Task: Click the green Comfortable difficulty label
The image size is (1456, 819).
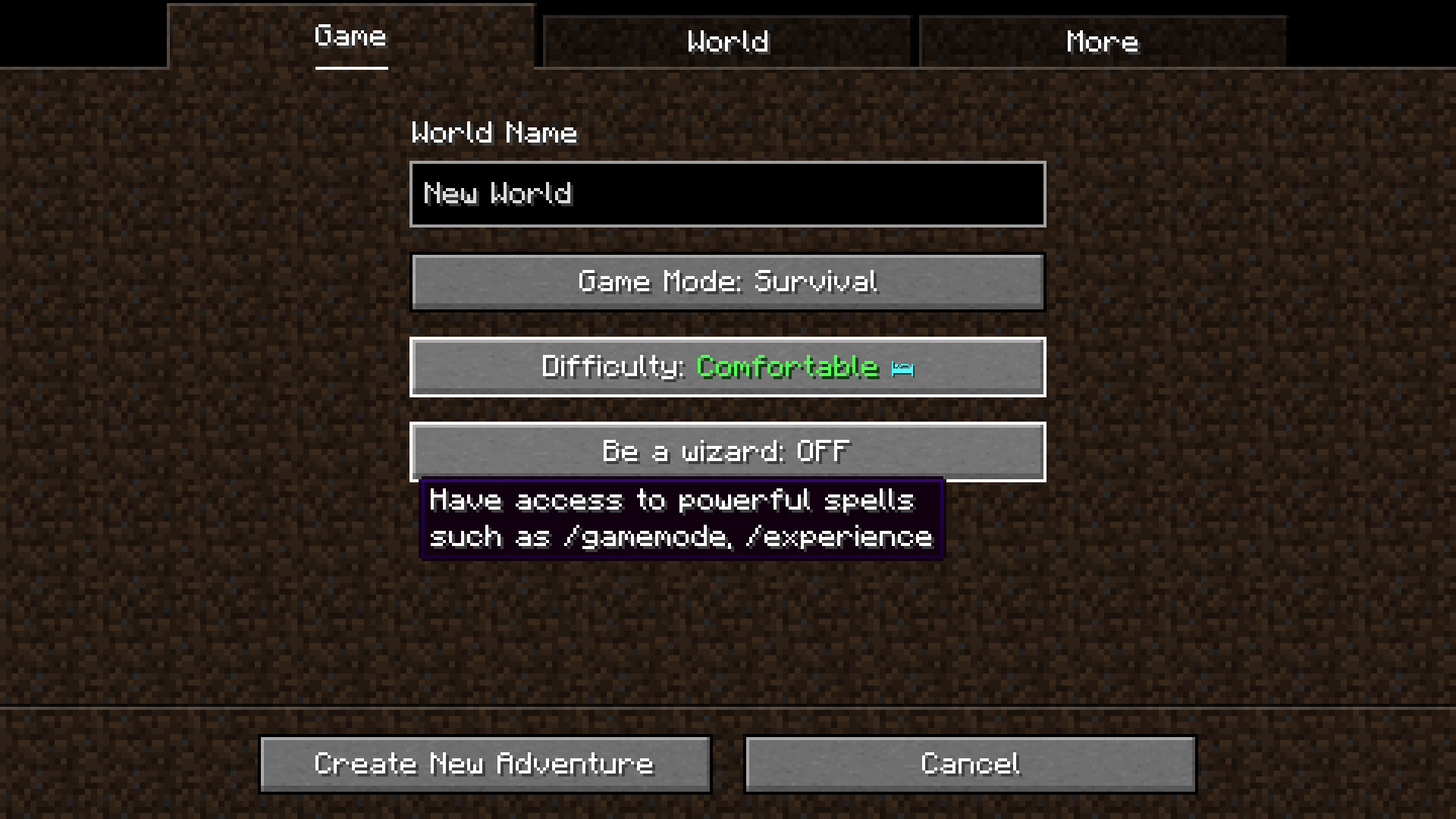Action: 787,367
